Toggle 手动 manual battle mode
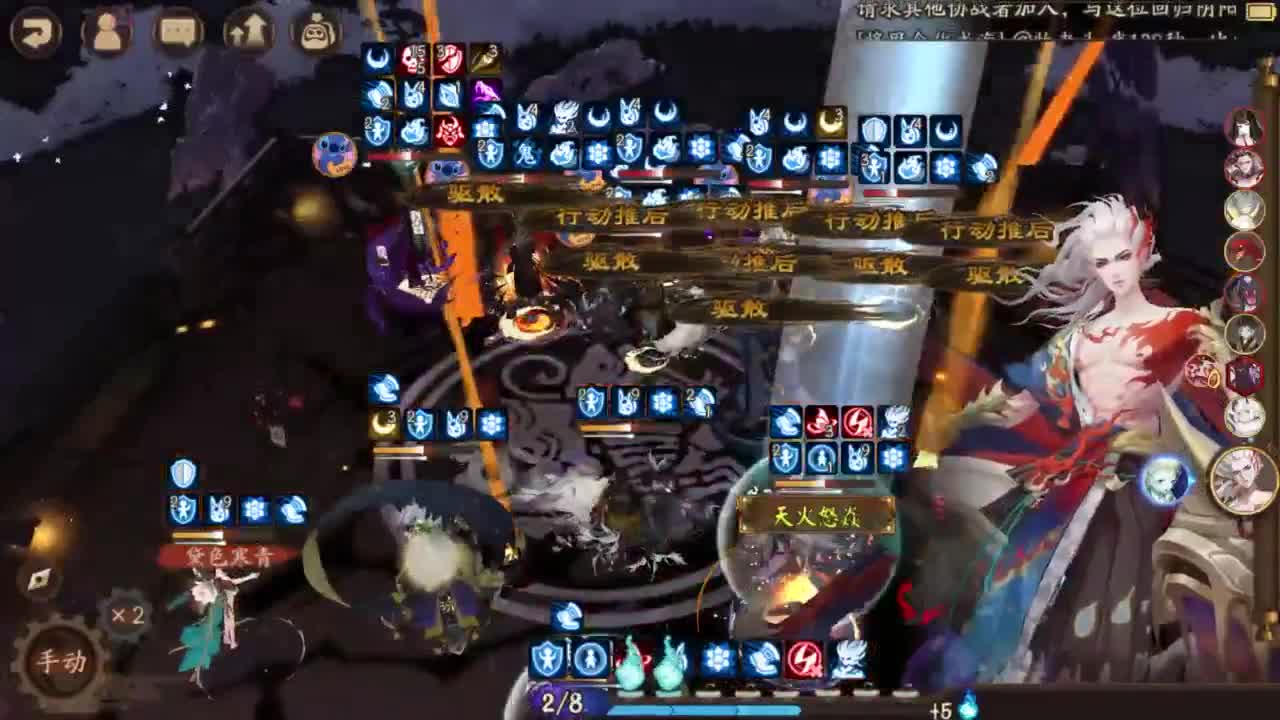Image resolution: width=1280 pixels, height=720 pixels. [63, 658]
